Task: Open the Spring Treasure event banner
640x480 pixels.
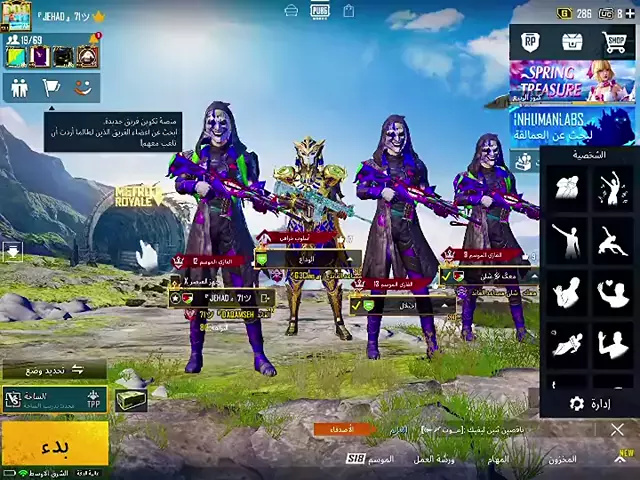Action: coord(571,81)
